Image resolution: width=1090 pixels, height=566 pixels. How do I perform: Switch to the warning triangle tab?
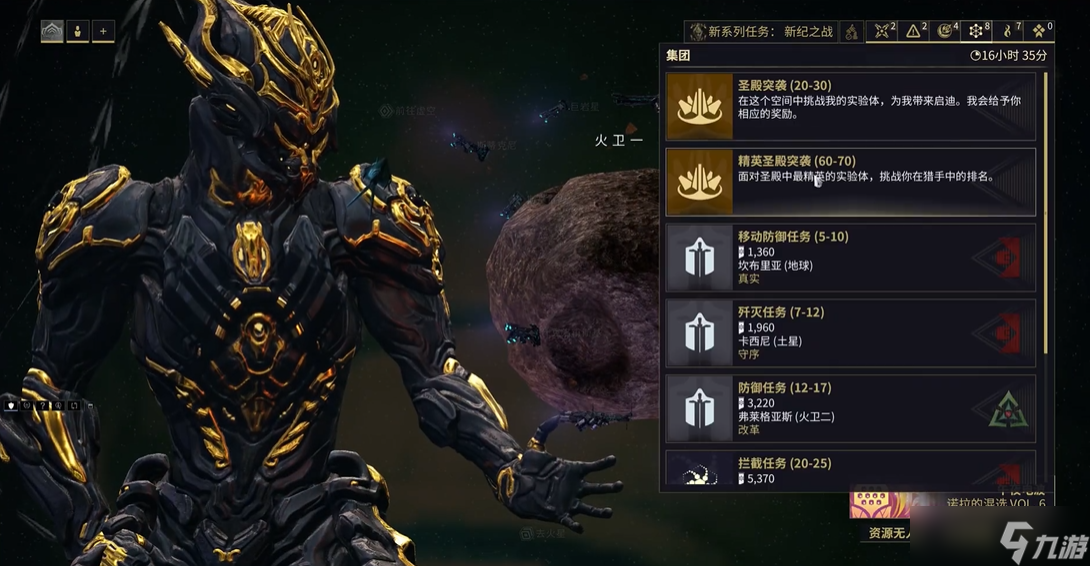pos(914,32)
